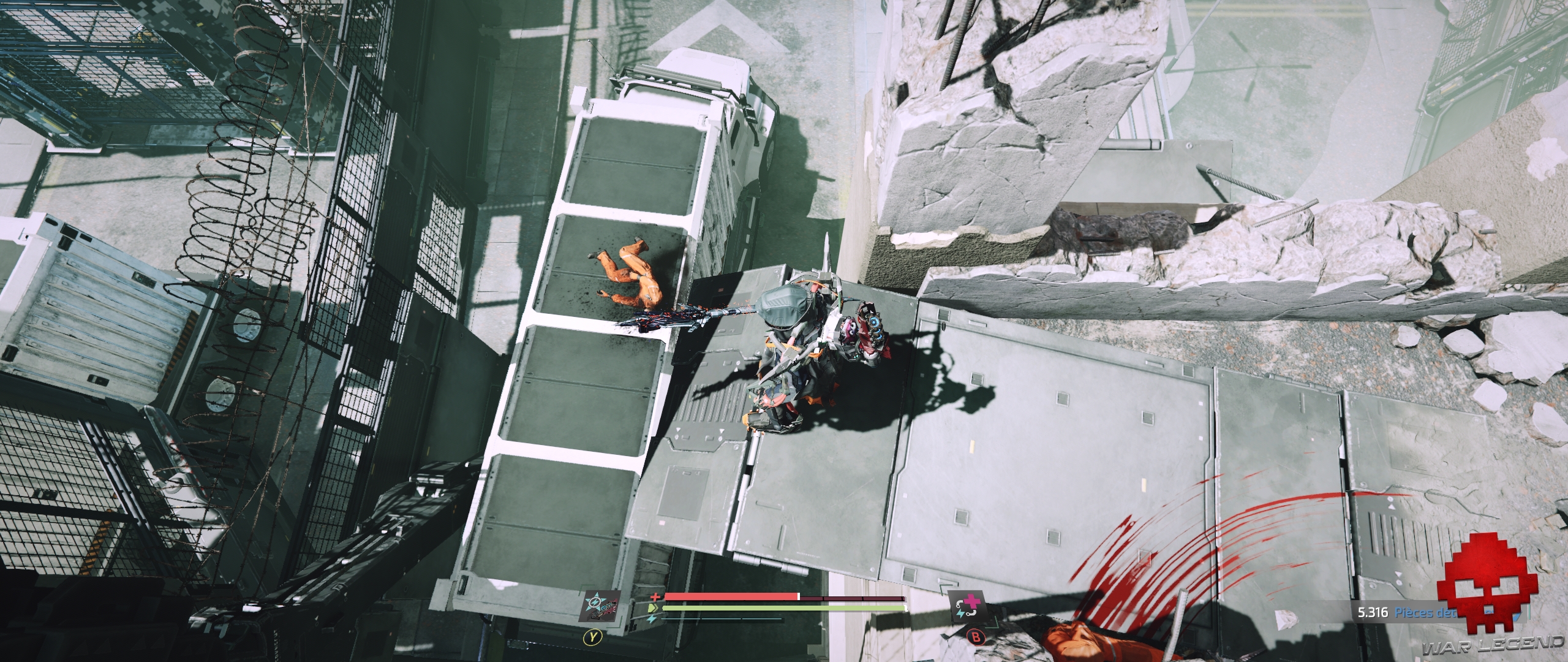Click the red health cross icon
This screenshot has height=662, width=1568.
[x=655, y=596]
